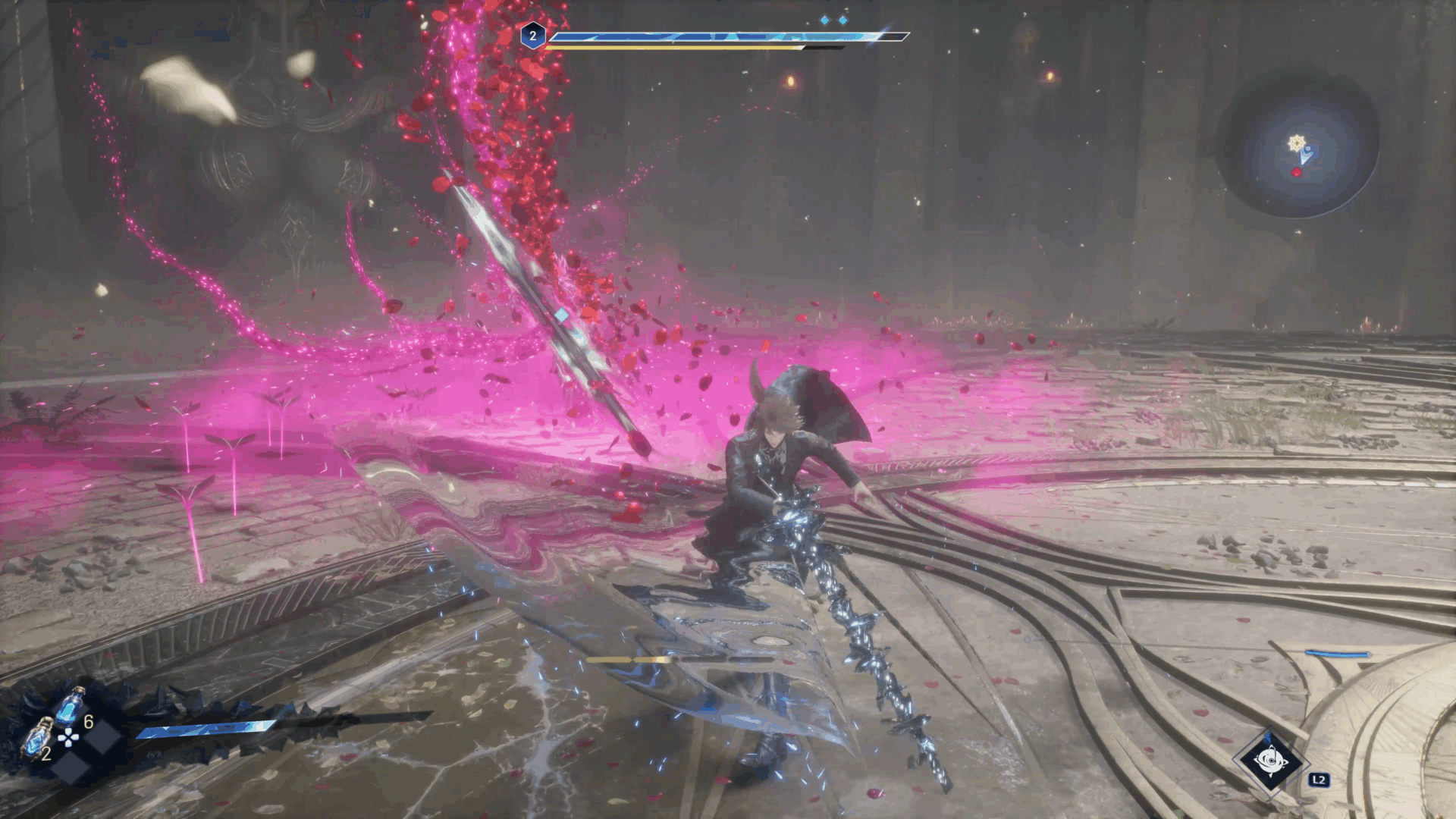Select the red enemy marker on the minimap
Image resolution: width=1456 pixels, height=819 pixels.
click(1296, 173)
